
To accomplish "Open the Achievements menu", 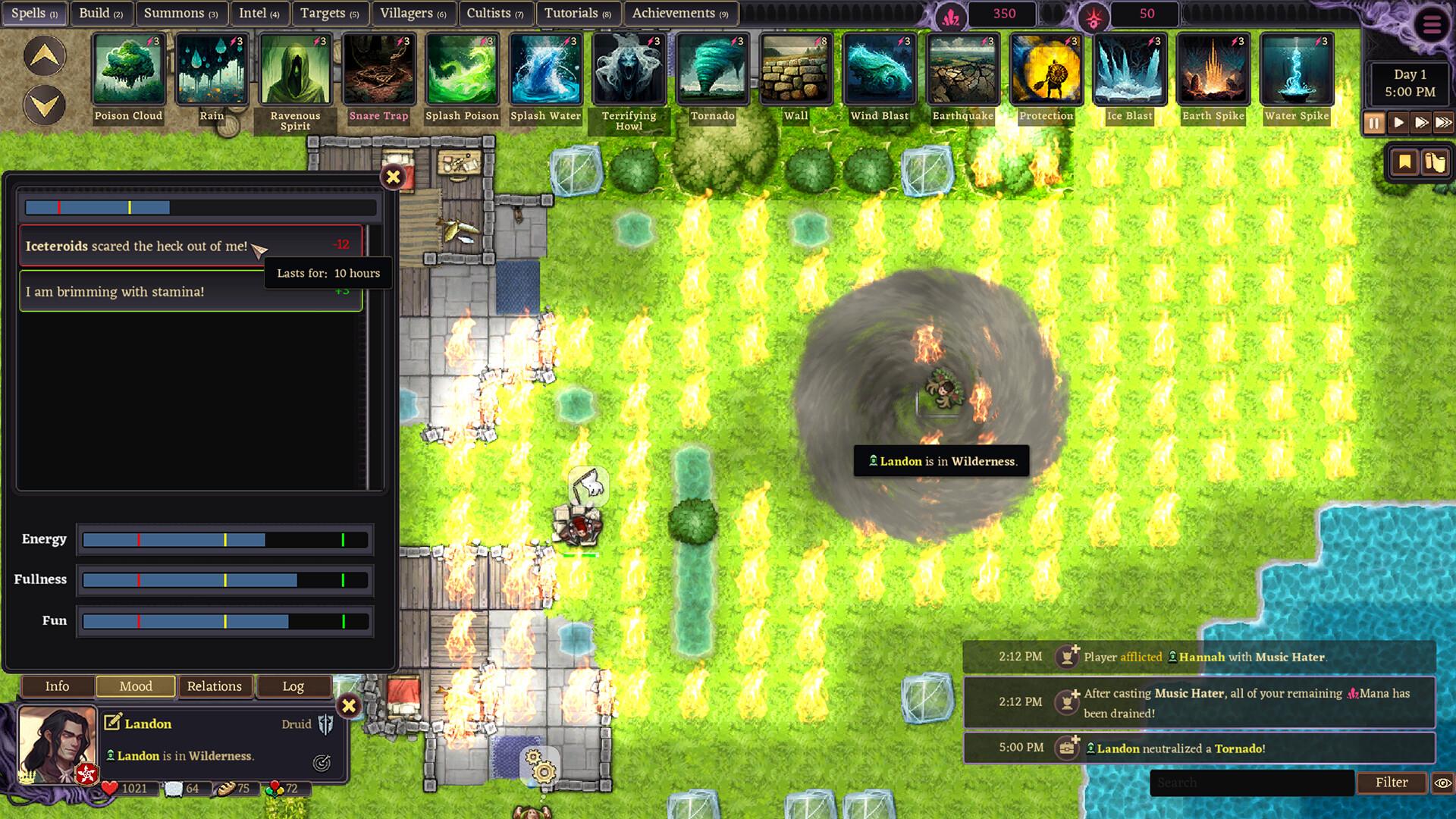I will pos(674,13).
